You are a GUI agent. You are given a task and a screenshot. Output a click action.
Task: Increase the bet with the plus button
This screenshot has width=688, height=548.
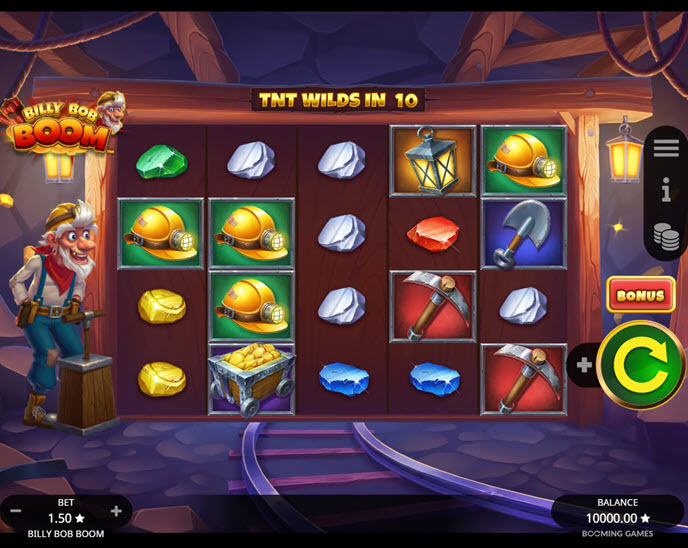116,512
